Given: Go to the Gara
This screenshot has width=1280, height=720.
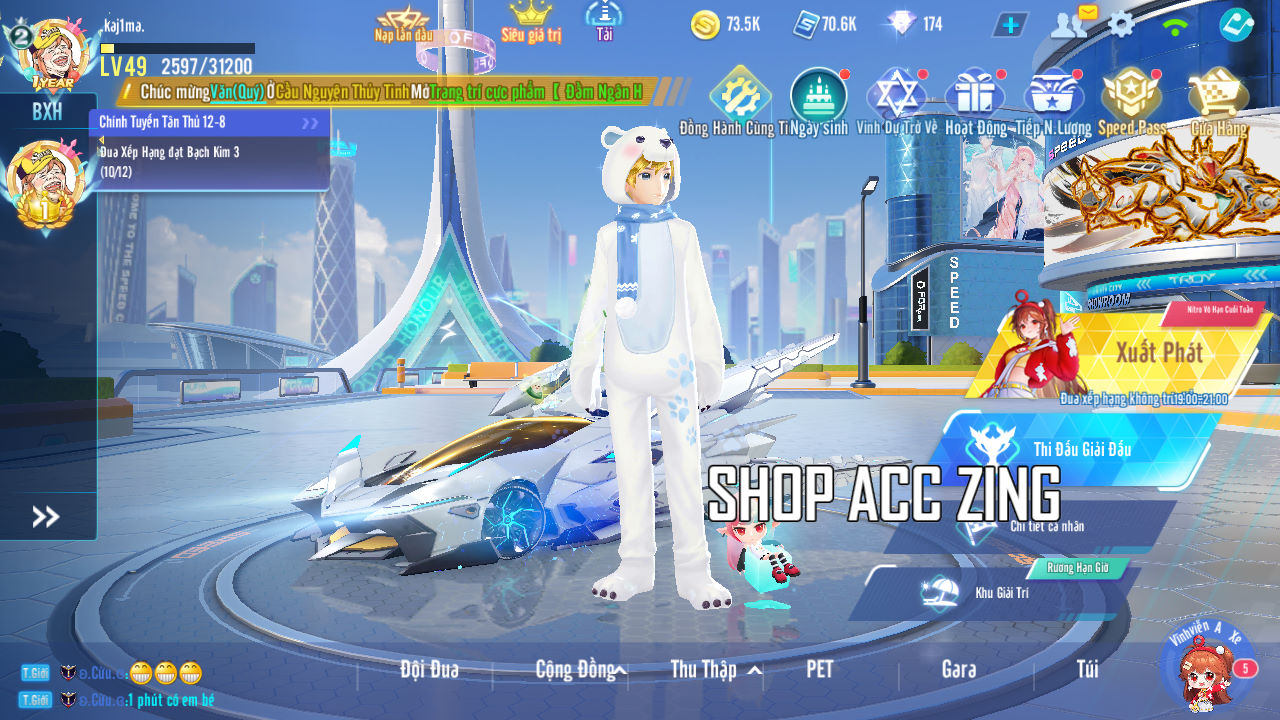Looking at the screenshot, I should pyautogui.click(x=959, y=669).
